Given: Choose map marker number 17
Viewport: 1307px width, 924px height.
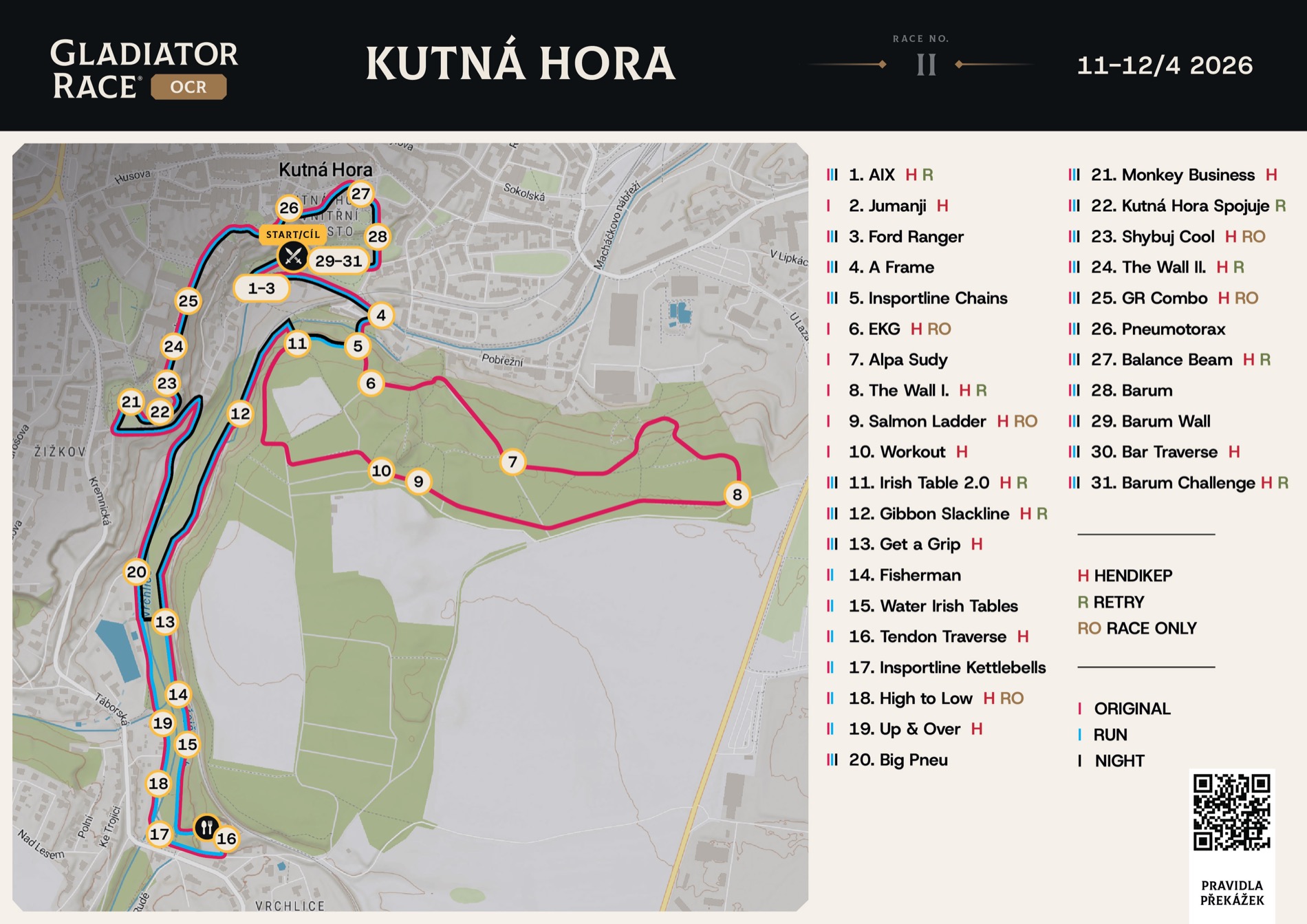Looking at the screenshot, I should (x=160, y=834).
